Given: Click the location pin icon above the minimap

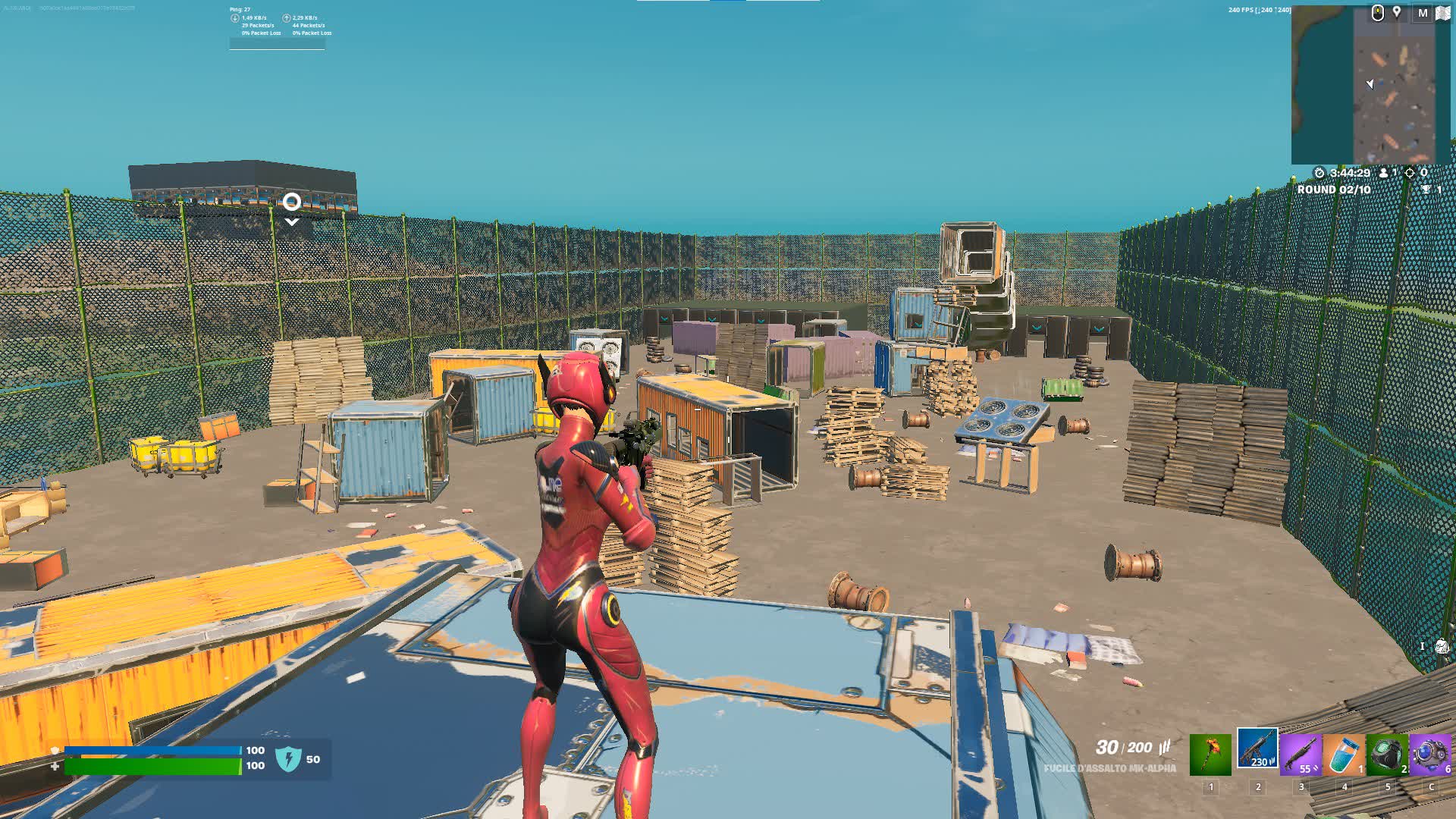Looking at the screenshot, I should pyautogui.click(x=1397, y=12).
